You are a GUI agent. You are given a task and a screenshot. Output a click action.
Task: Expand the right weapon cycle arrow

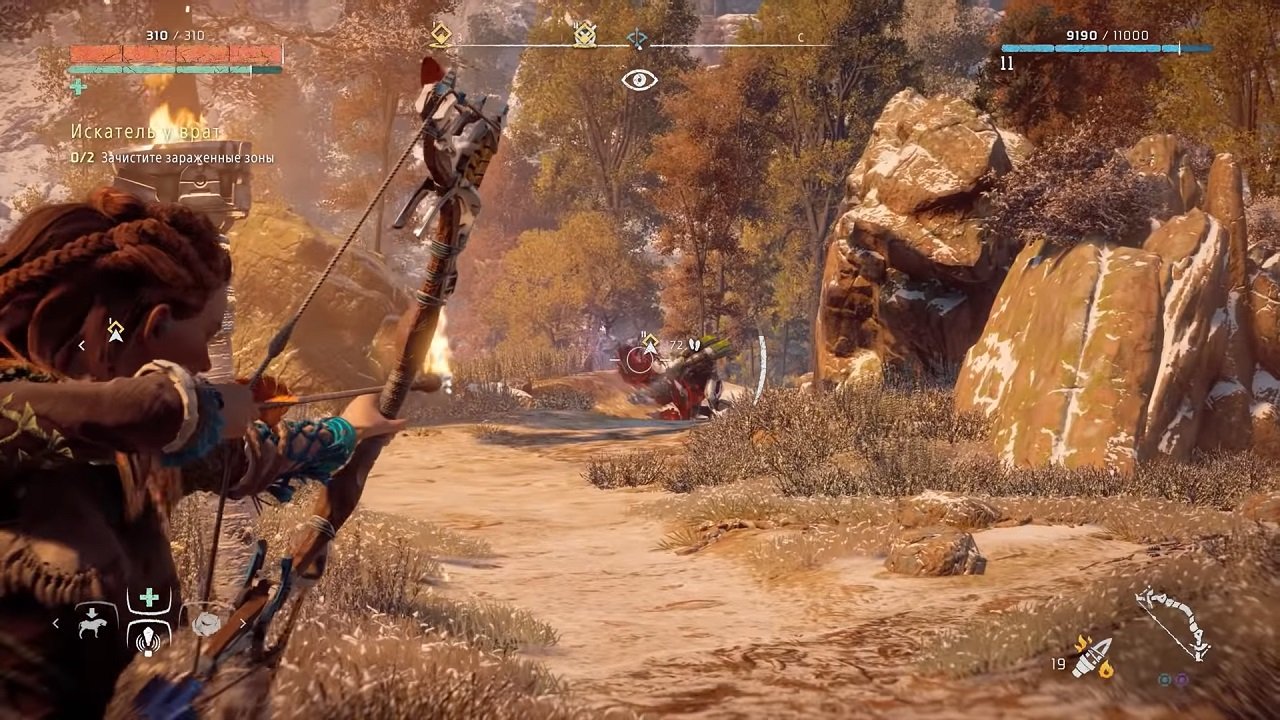pyautogui.click(x=243, y=623)
